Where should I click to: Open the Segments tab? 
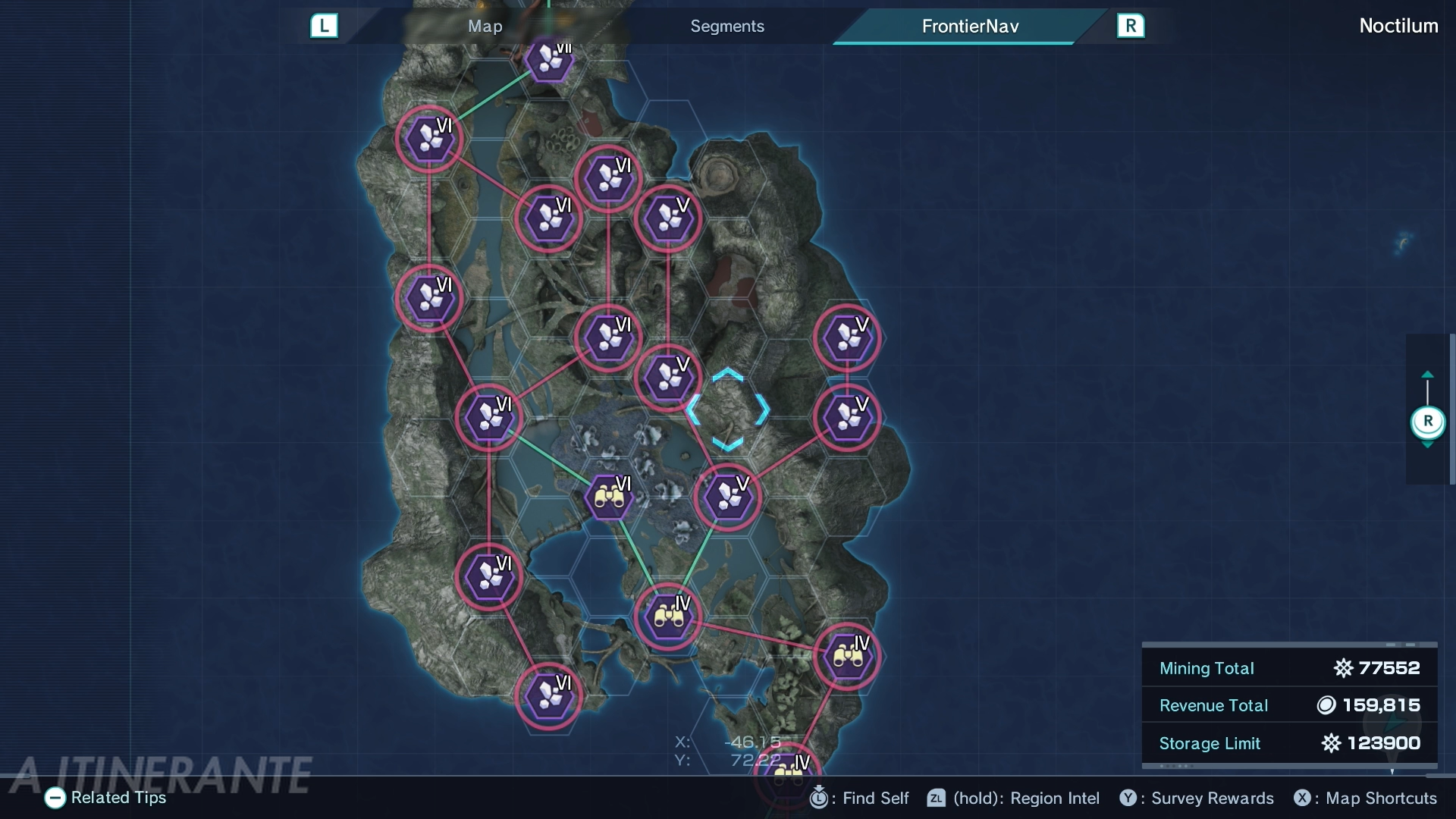[726, 27]
